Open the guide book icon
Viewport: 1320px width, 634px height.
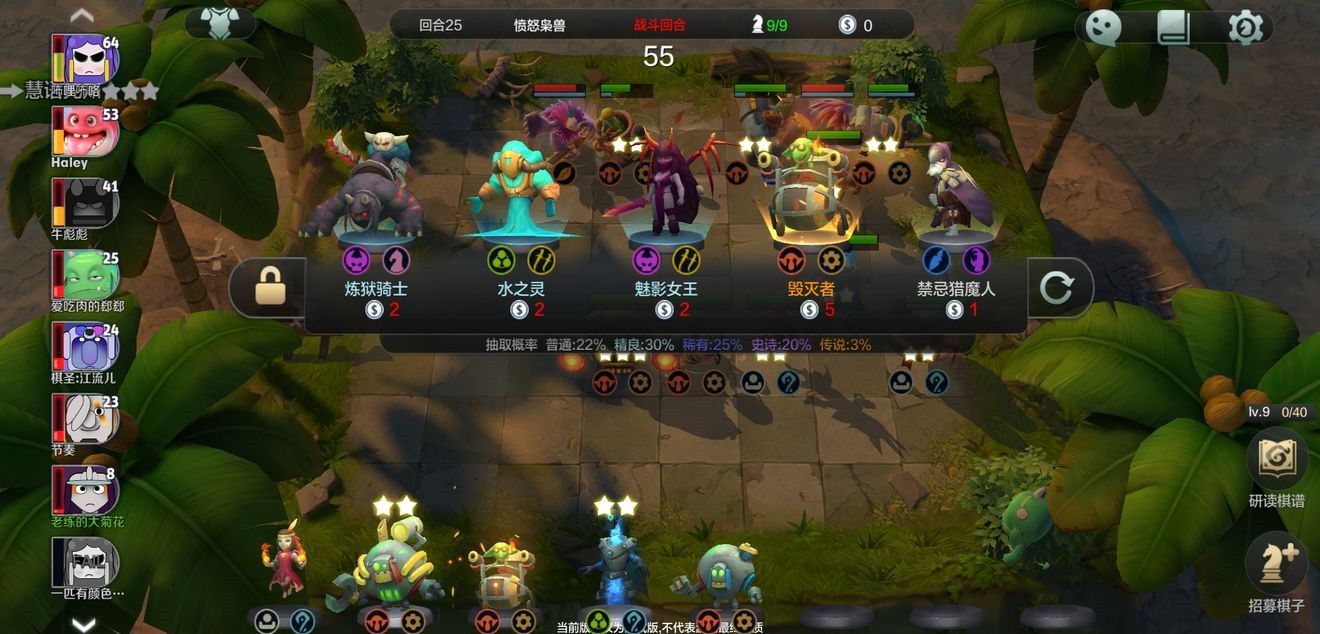tap(1174, 27)
